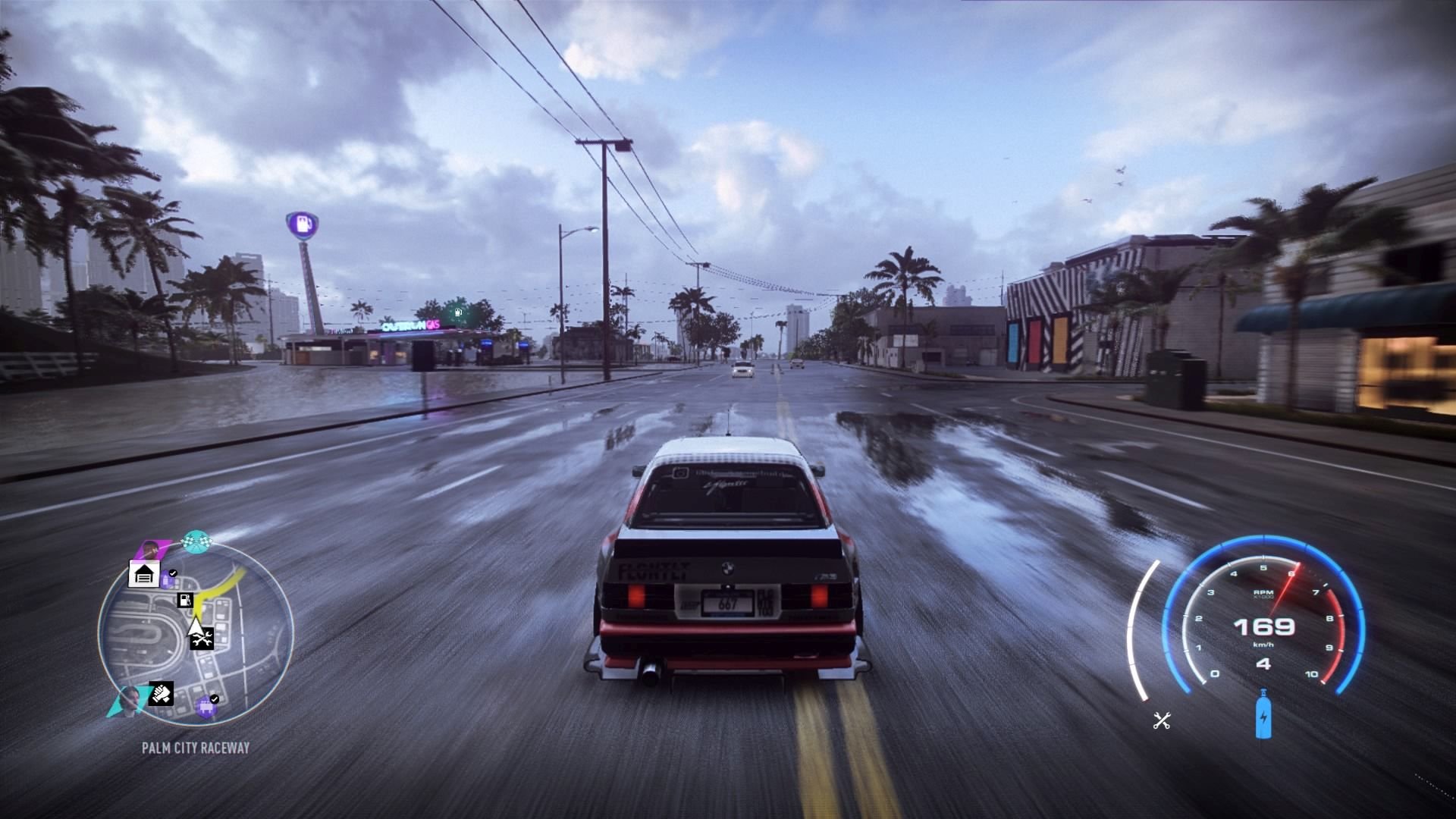Screen dimensions: 1456x819
Task: Click the 169 km/h speed readout
Action: 1264,628
